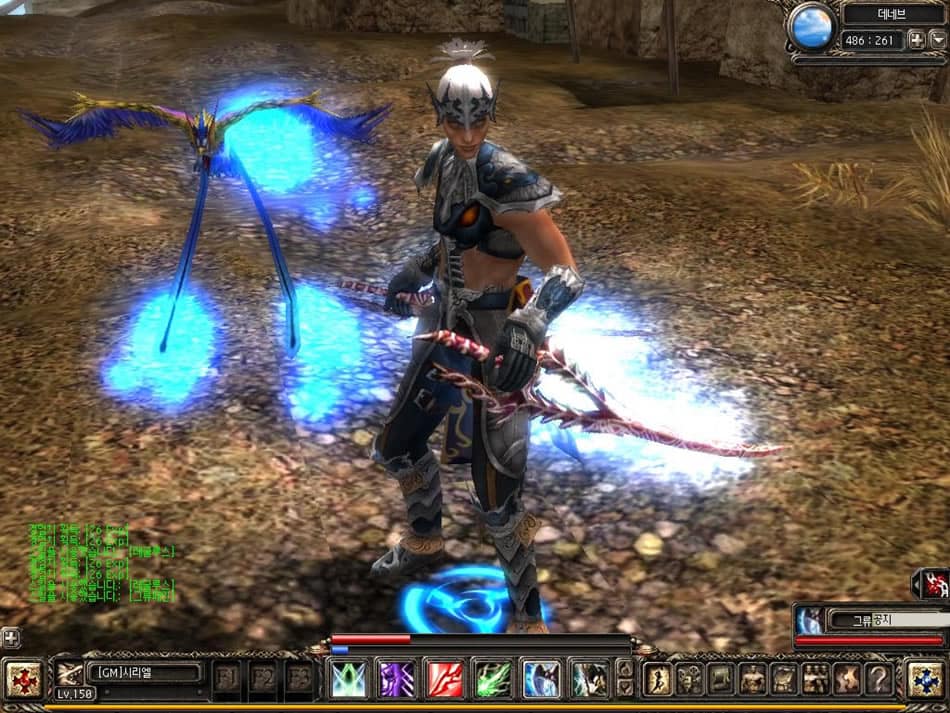This screenshot has width=950, height=713.
Task: Click the up arrow beside the skill bar
Action: (x=625, y=667)
